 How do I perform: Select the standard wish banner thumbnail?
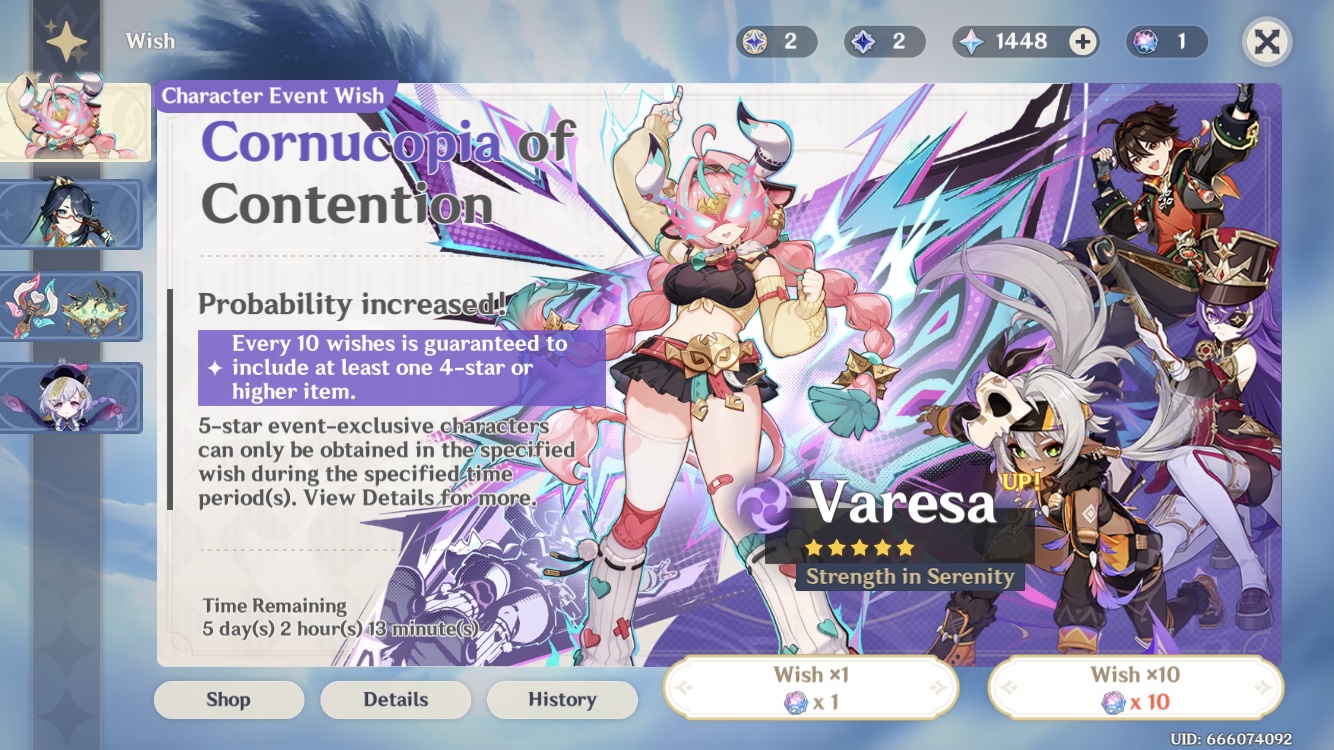coord(72,398)
